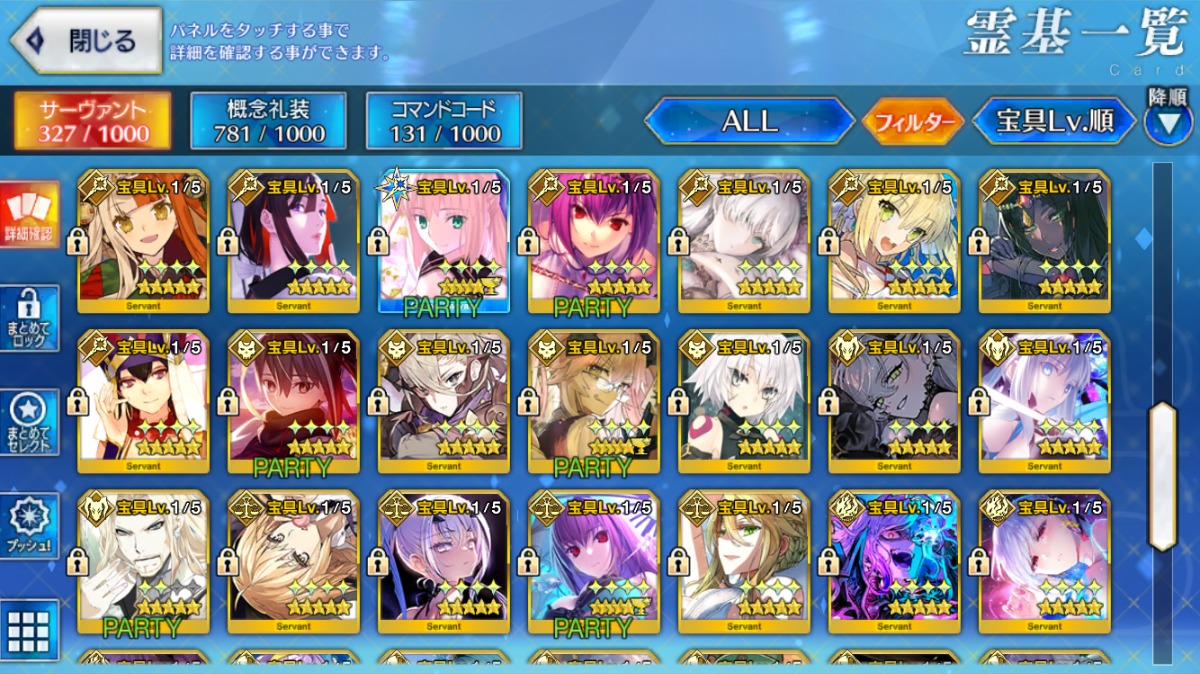1200x674 pixels.
Task: Click the servant list scrollbar handle
Action: coord(1163,477)
